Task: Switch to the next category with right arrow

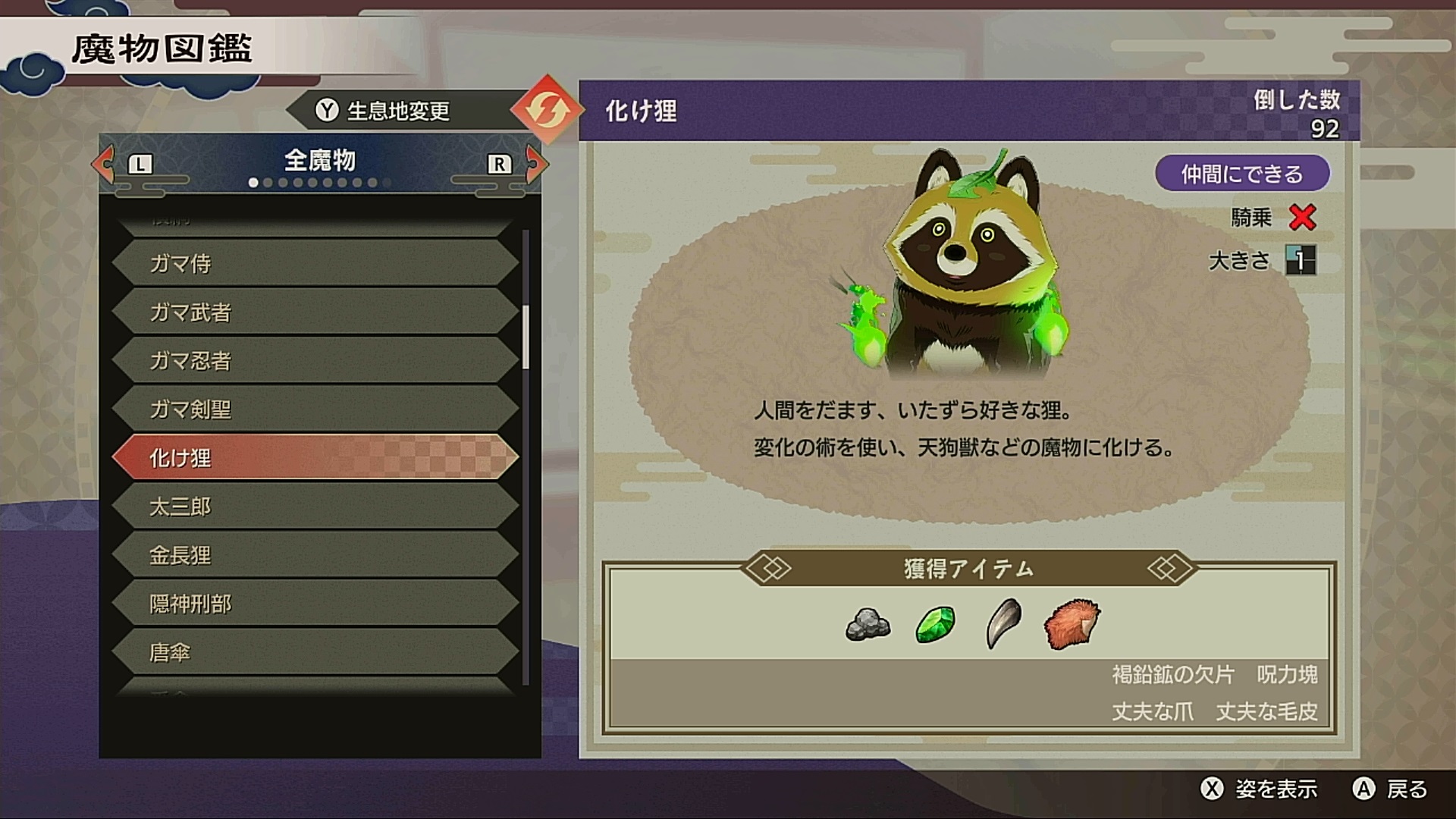Action: pos(535,163)
